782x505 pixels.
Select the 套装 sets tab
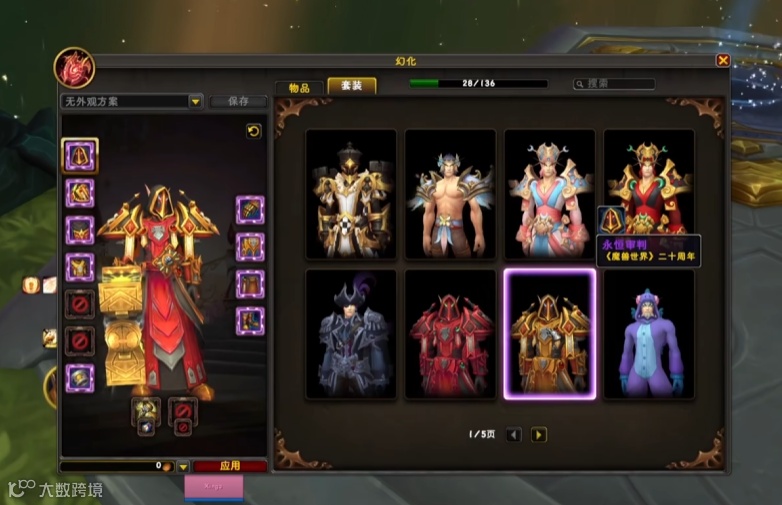point(352,86)
